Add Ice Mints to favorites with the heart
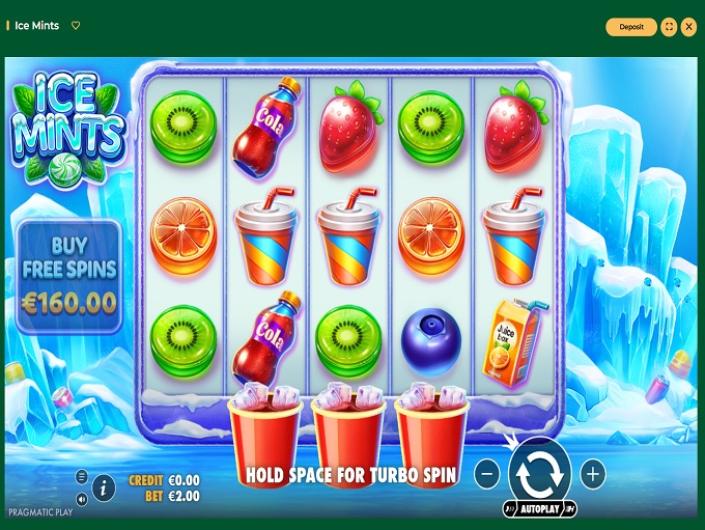The image size is (705, 530). (76, 26)
